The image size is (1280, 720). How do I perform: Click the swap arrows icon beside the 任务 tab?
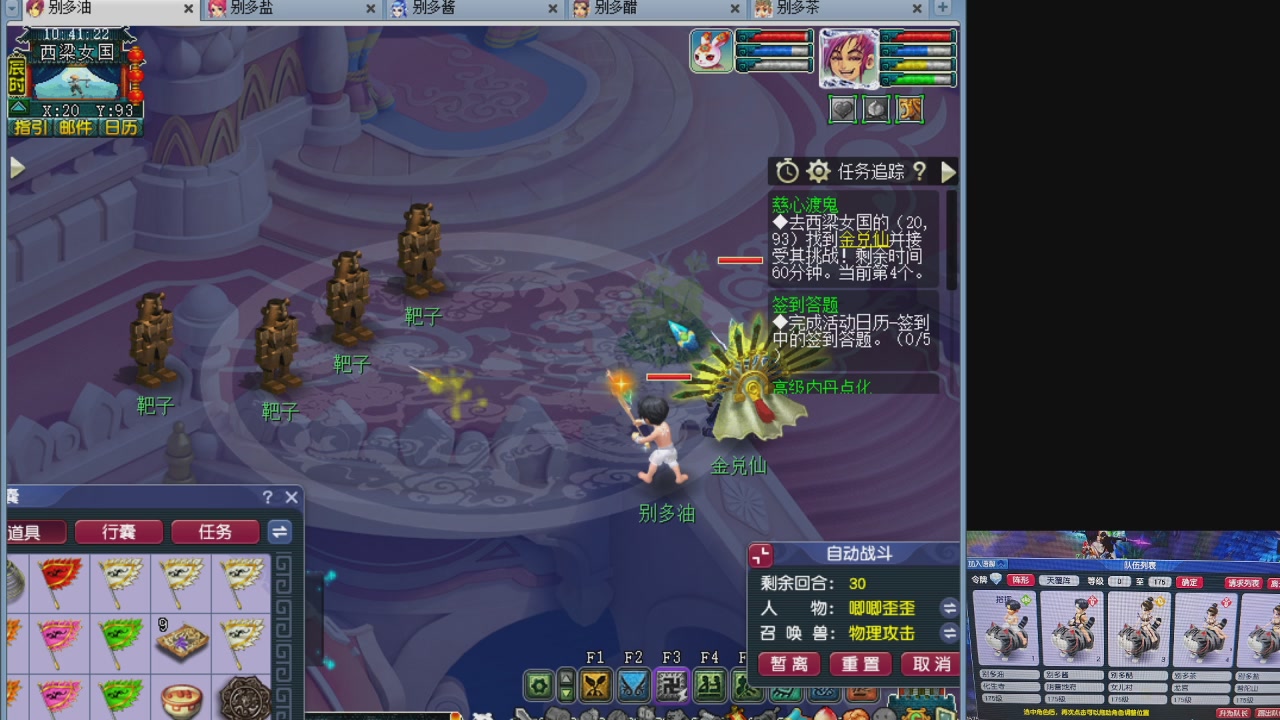coord(279,532)
